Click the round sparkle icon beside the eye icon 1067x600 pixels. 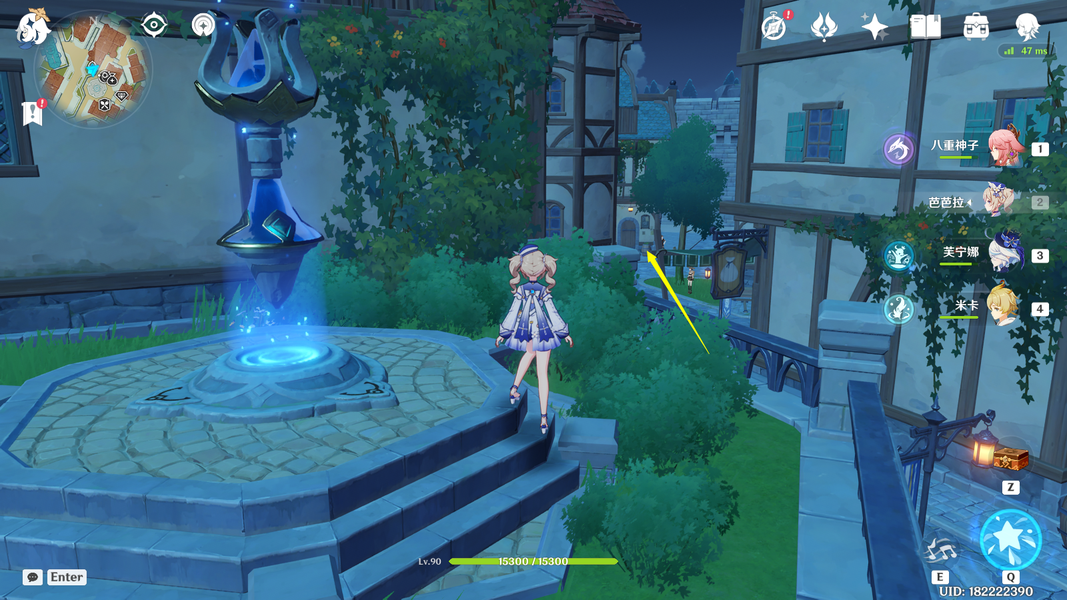[x=205, y=24]
